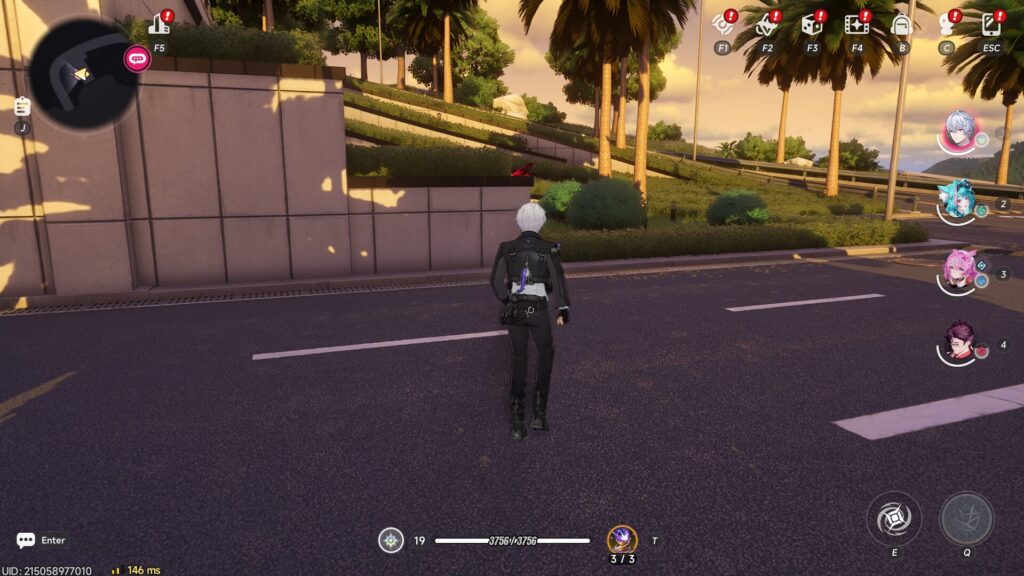Click the pink chat bubble marker
The image size is (1024, 576).
pyautogui.click(x=136, y=58)
